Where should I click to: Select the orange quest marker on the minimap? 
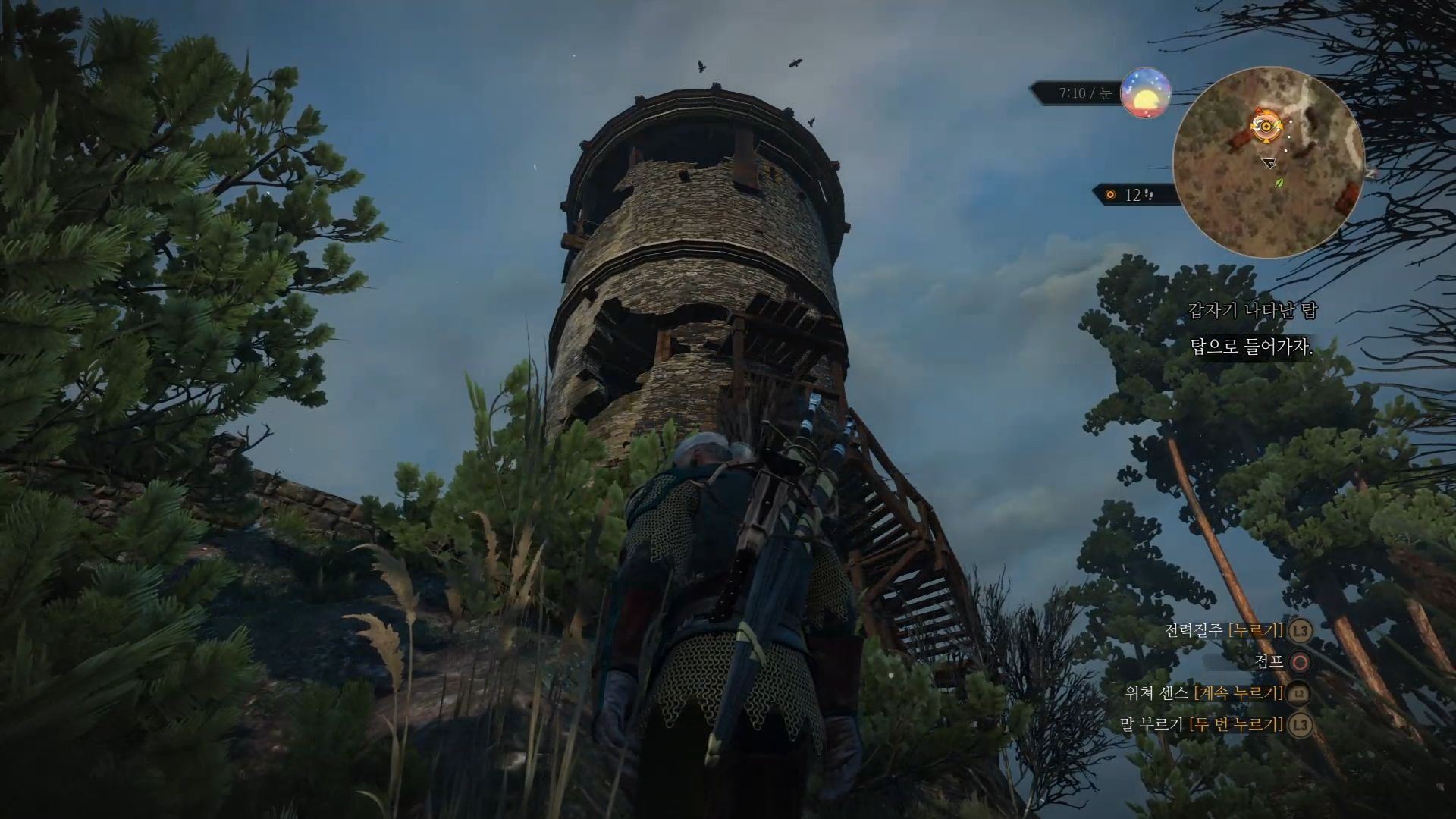click(x=1263, y=126)
